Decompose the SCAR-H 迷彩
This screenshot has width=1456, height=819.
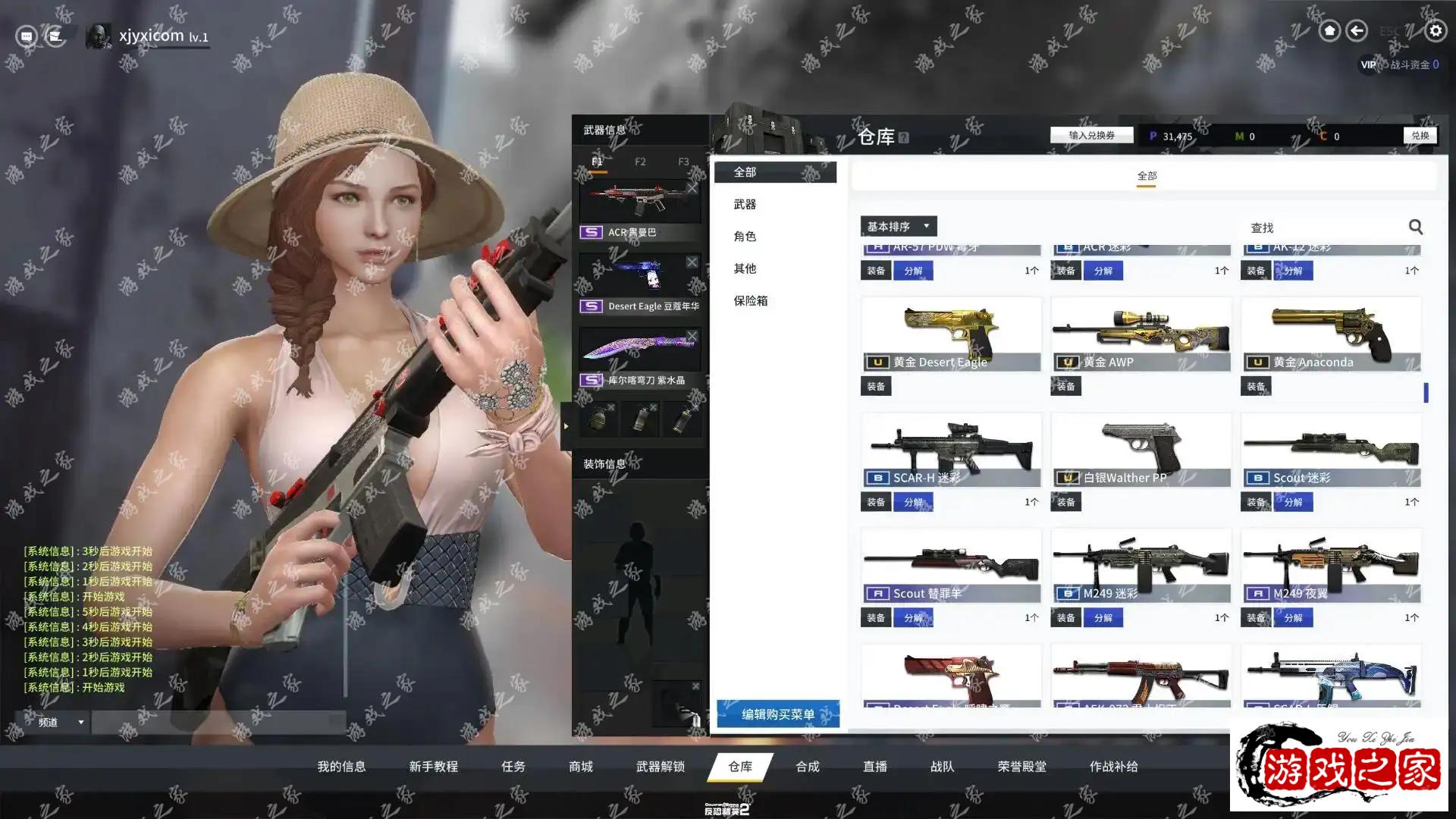913,502
